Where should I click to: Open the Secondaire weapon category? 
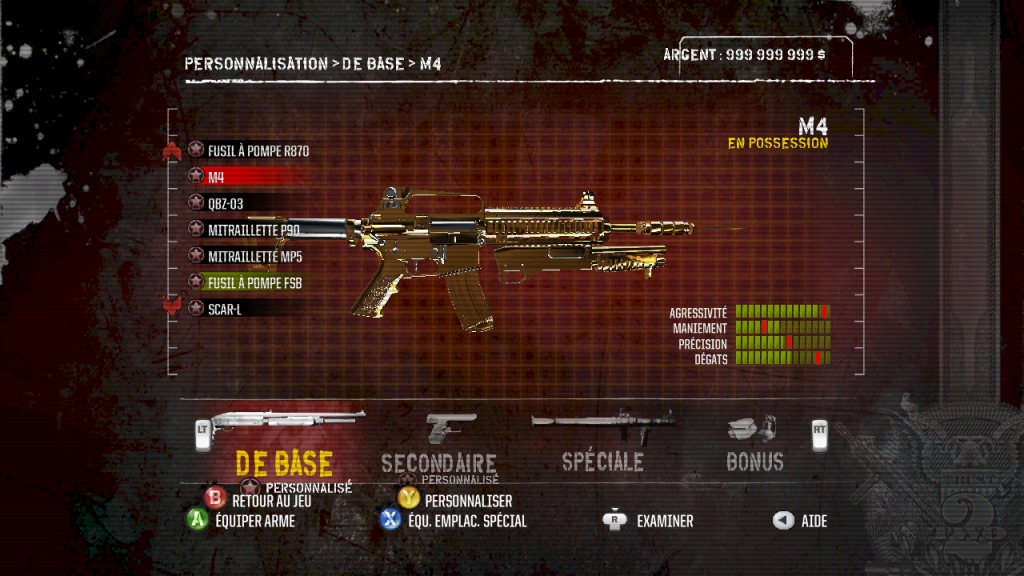[439, 462]
